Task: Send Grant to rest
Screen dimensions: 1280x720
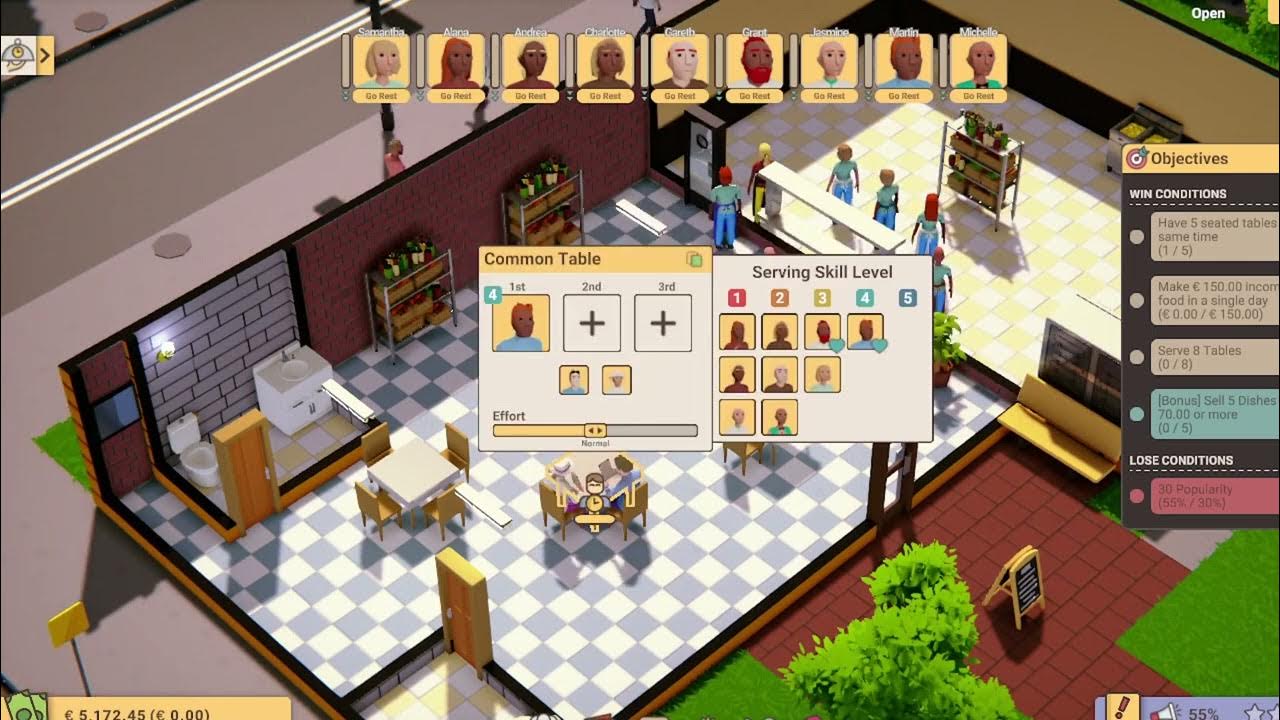Action: (754, 96)
